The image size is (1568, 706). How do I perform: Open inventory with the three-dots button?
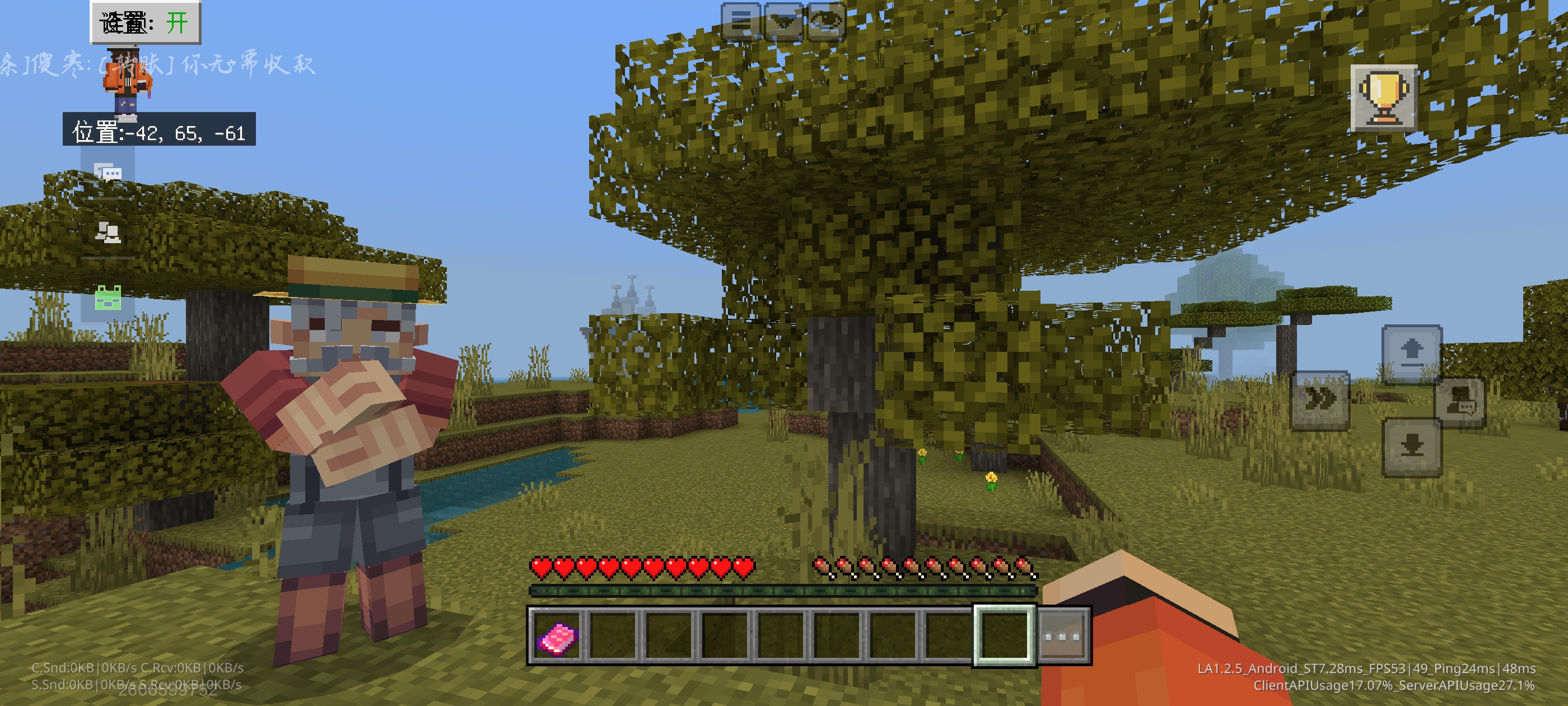point(1062,637)
